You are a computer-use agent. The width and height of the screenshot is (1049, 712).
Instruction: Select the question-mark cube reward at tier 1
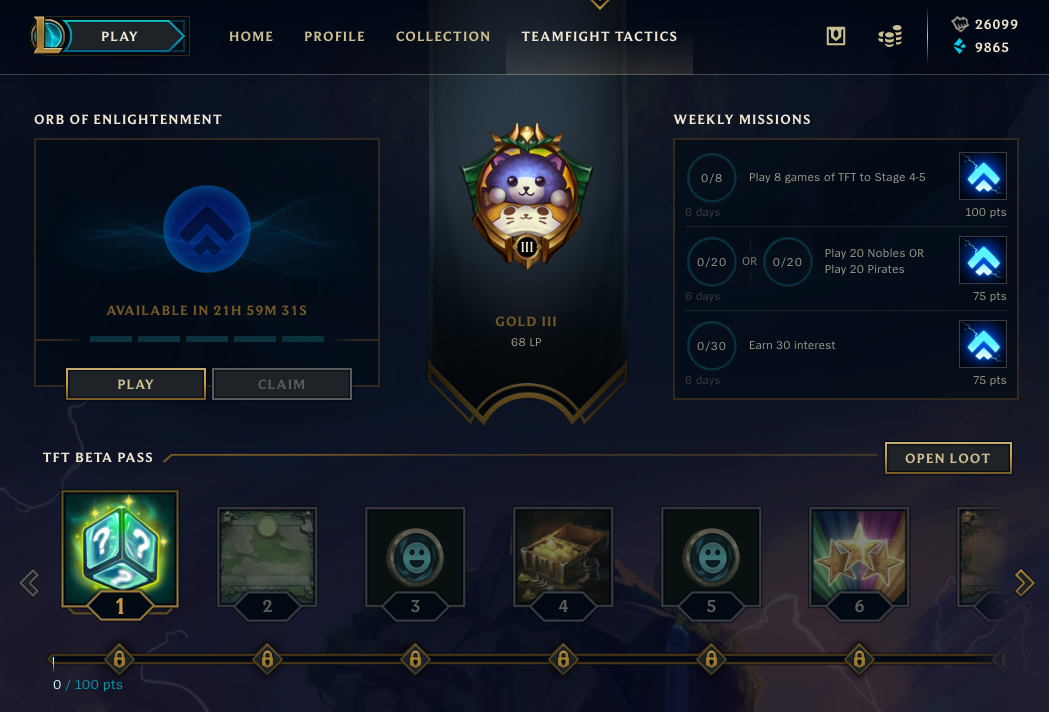pos(120,548)
